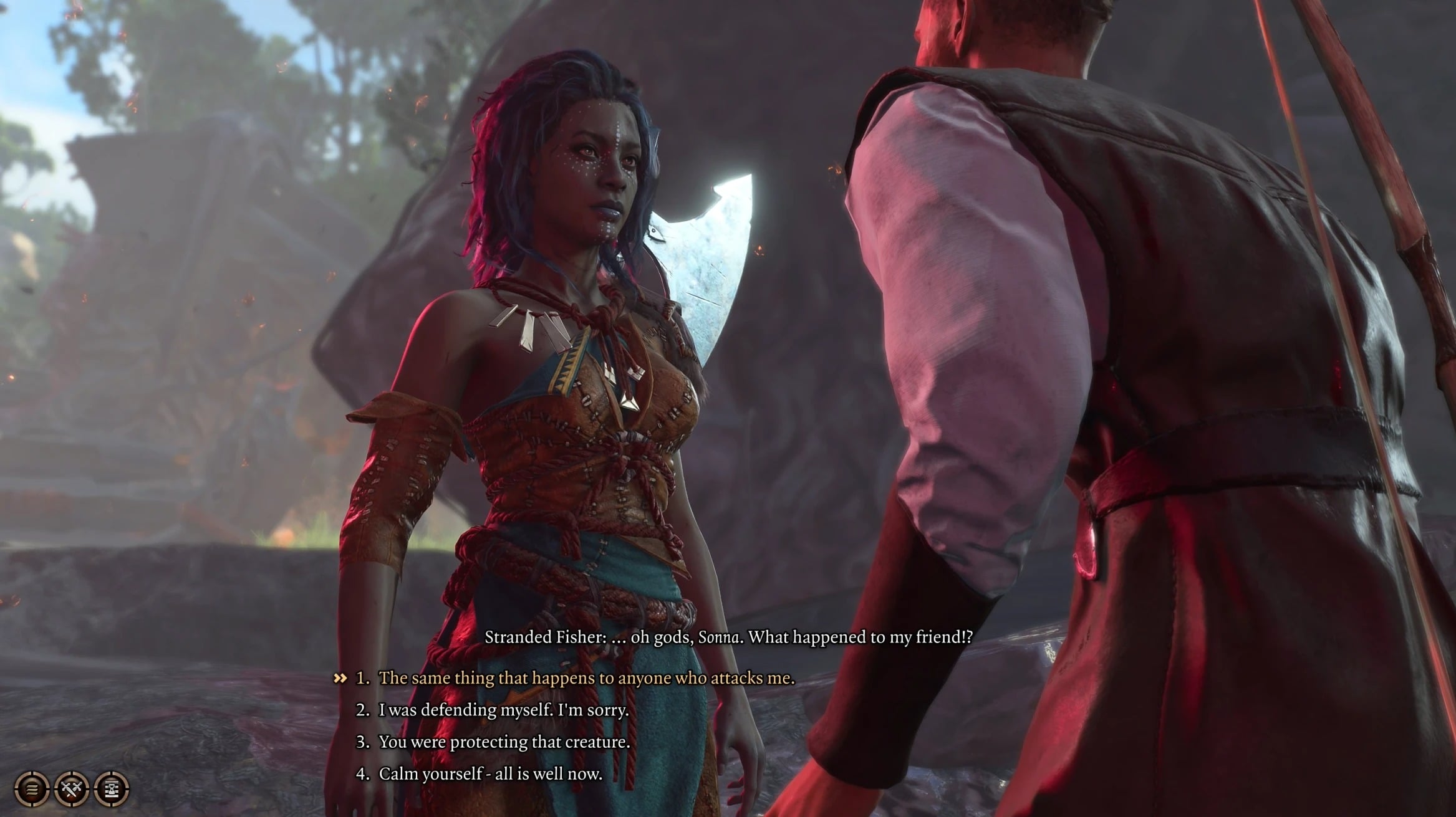
Task: Choose reply "The same thing that happens to anyone who attacks me."
Action: pyautogui.click(x=586, y=678)
